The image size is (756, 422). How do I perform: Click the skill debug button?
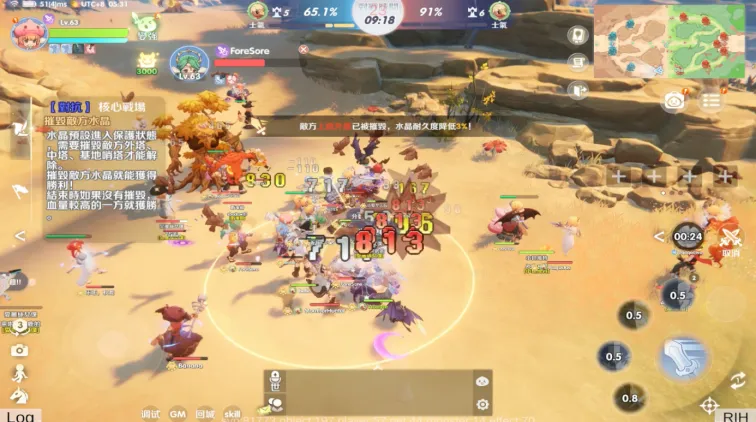[x=232, y=412]
